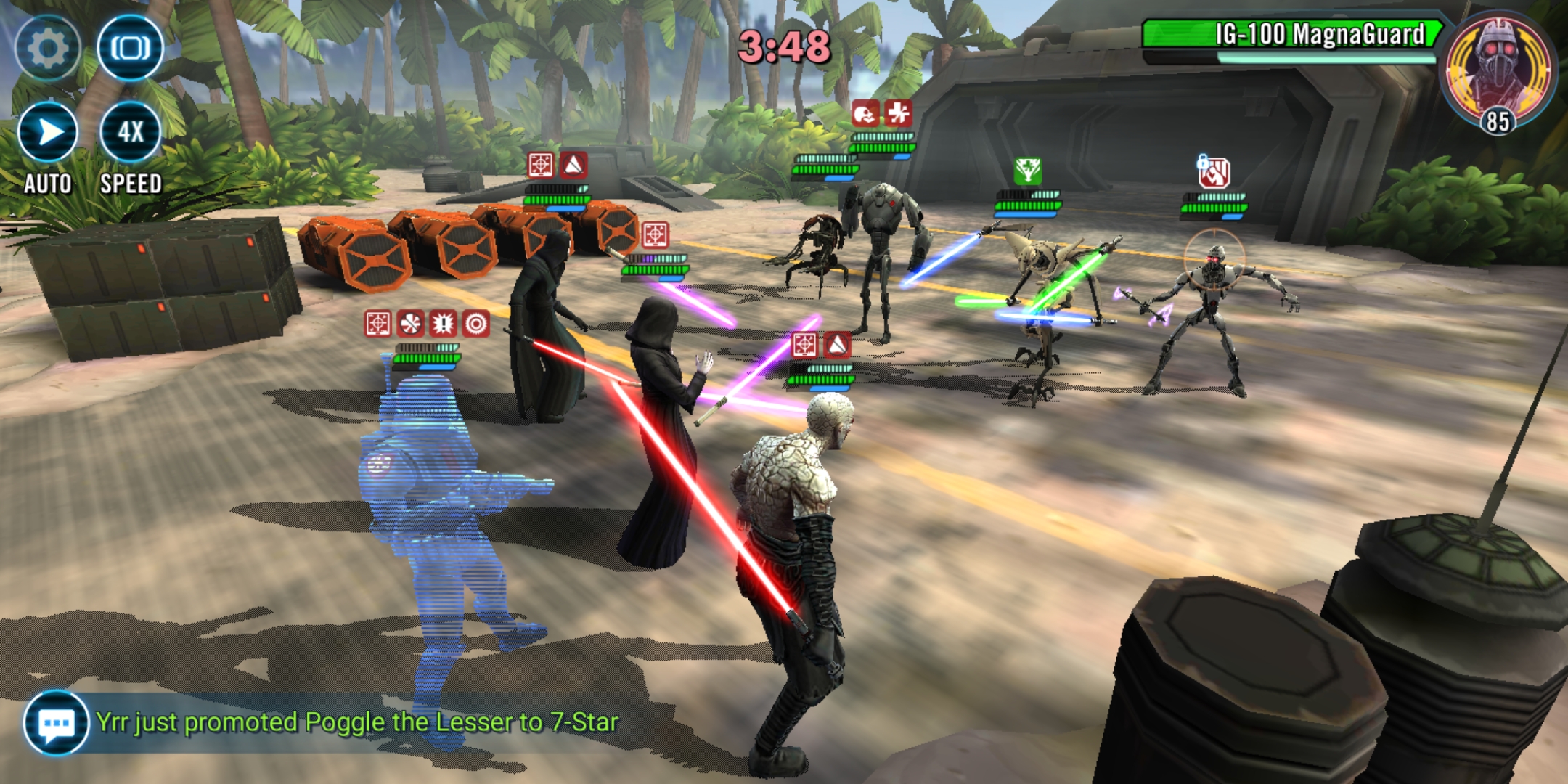Open the settings gear menu
This screenshot has height=784, width=1568.
(x=48, y=49)
